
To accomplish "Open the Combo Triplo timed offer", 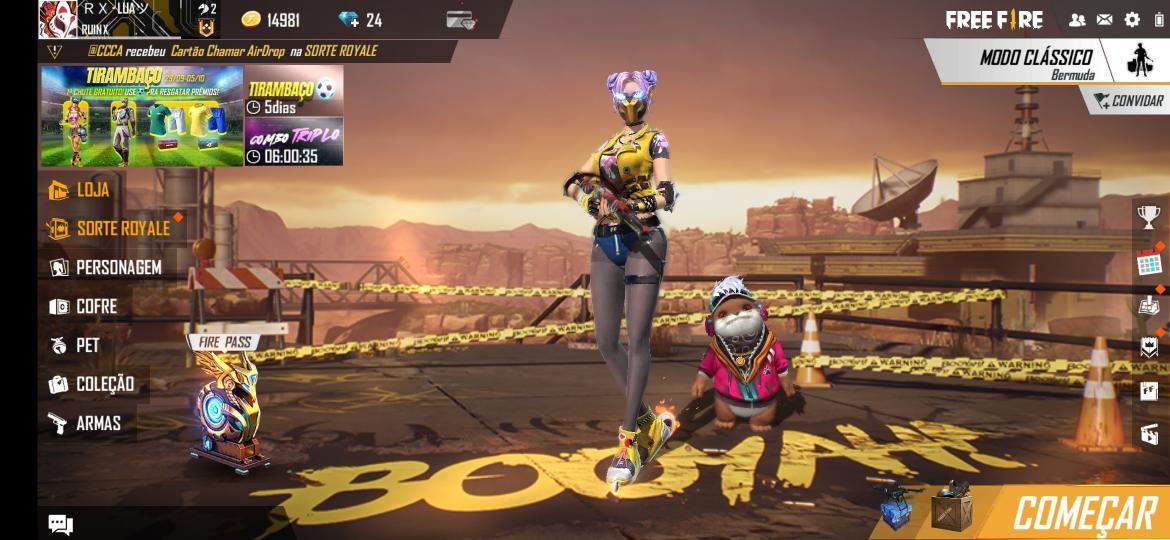I will coord(294,144).
